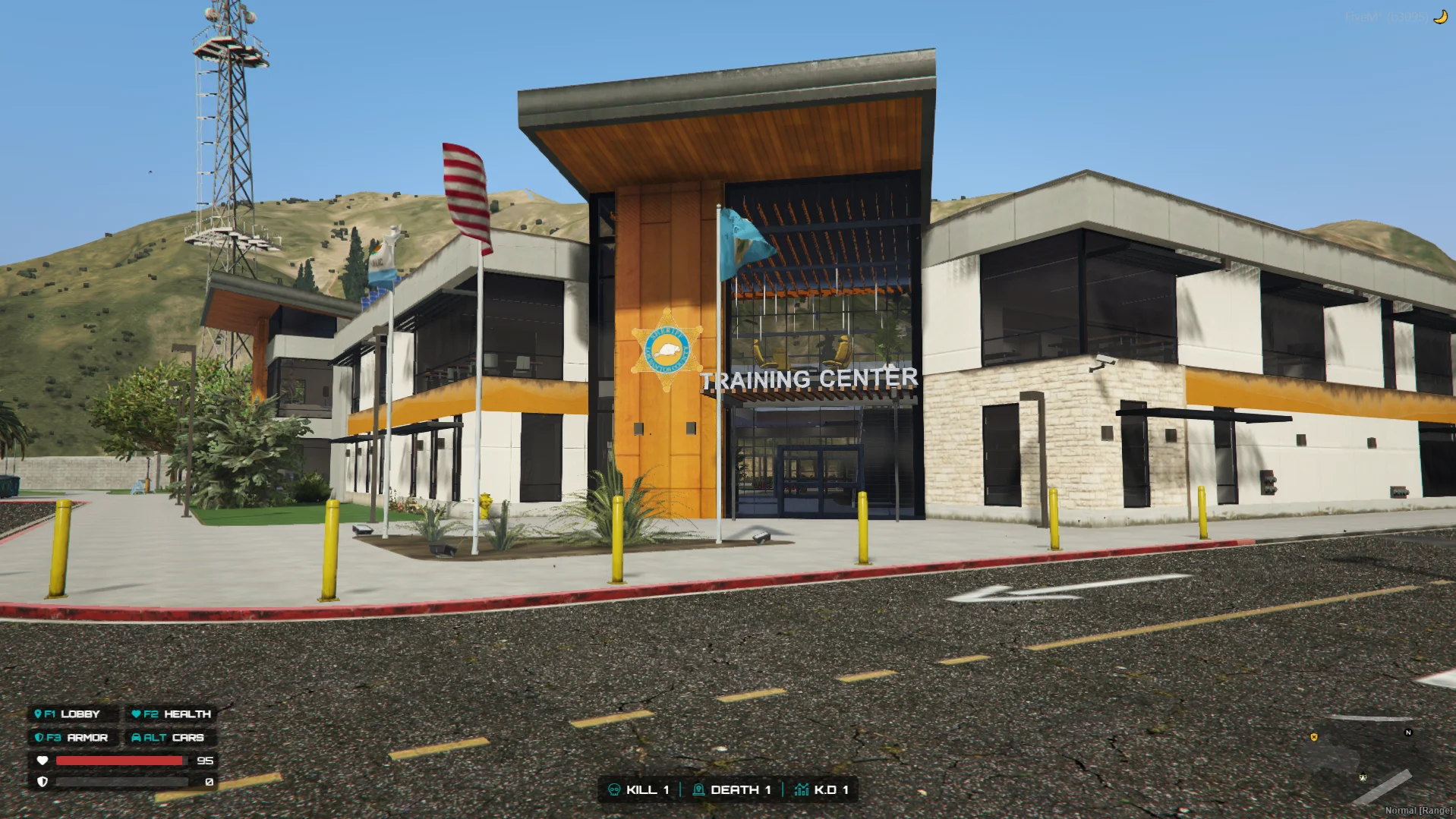Select the heart icon on F2 Health shortcut

pyautogui.click(x=135, y=713)
